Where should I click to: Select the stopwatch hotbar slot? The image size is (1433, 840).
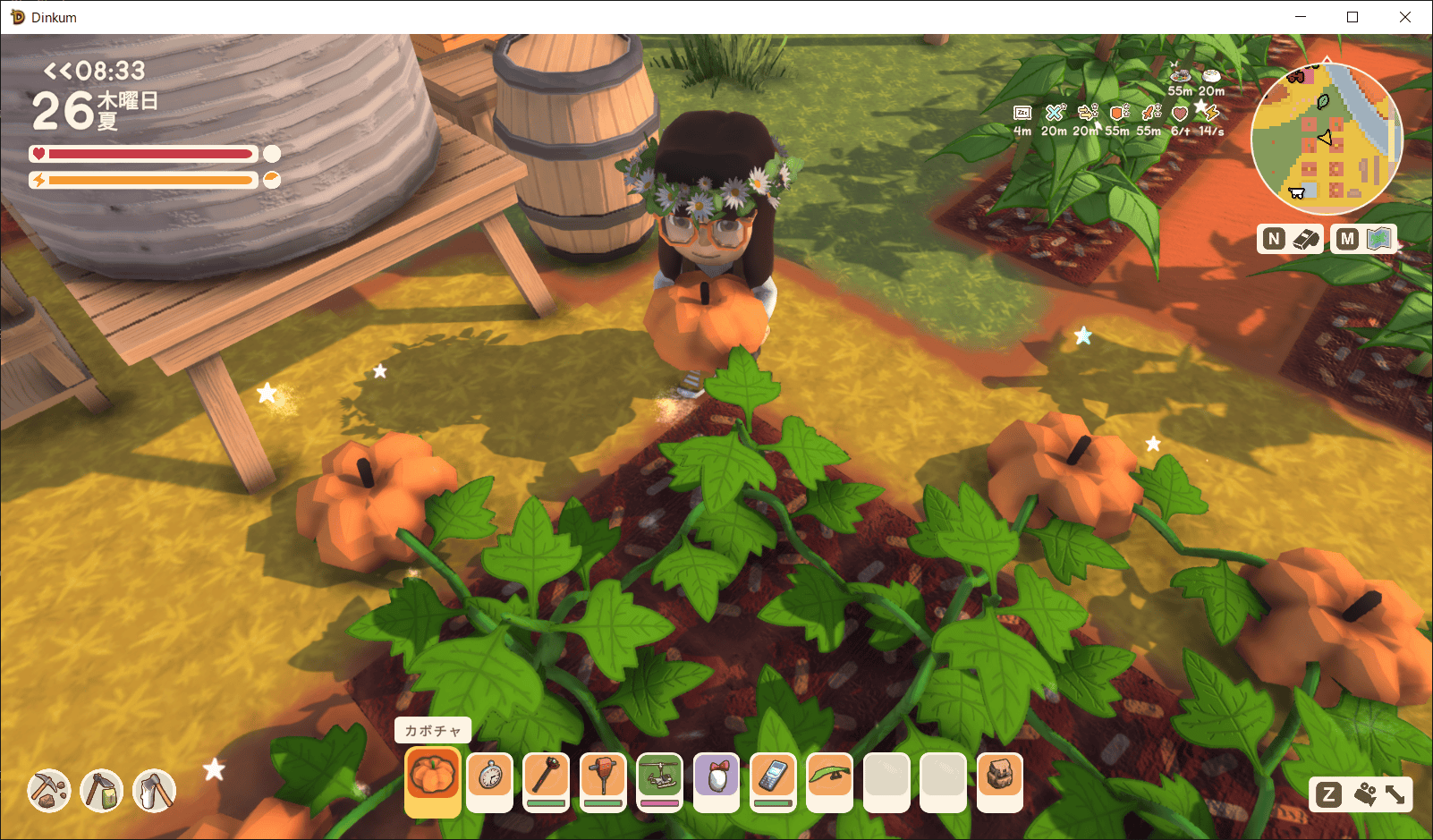pyautogui.click(x=490, y=776)
